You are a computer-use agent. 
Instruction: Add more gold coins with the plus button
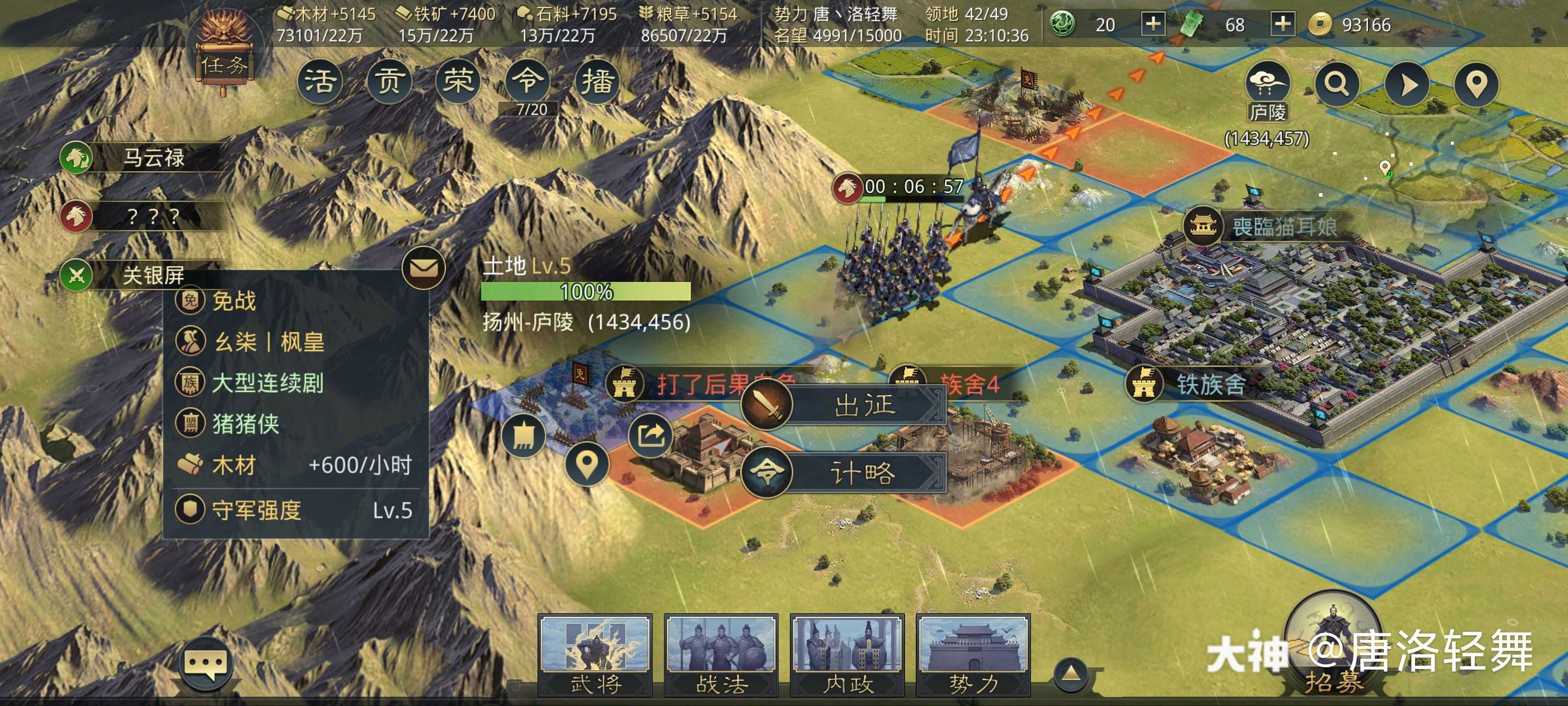click(1282, 25)
